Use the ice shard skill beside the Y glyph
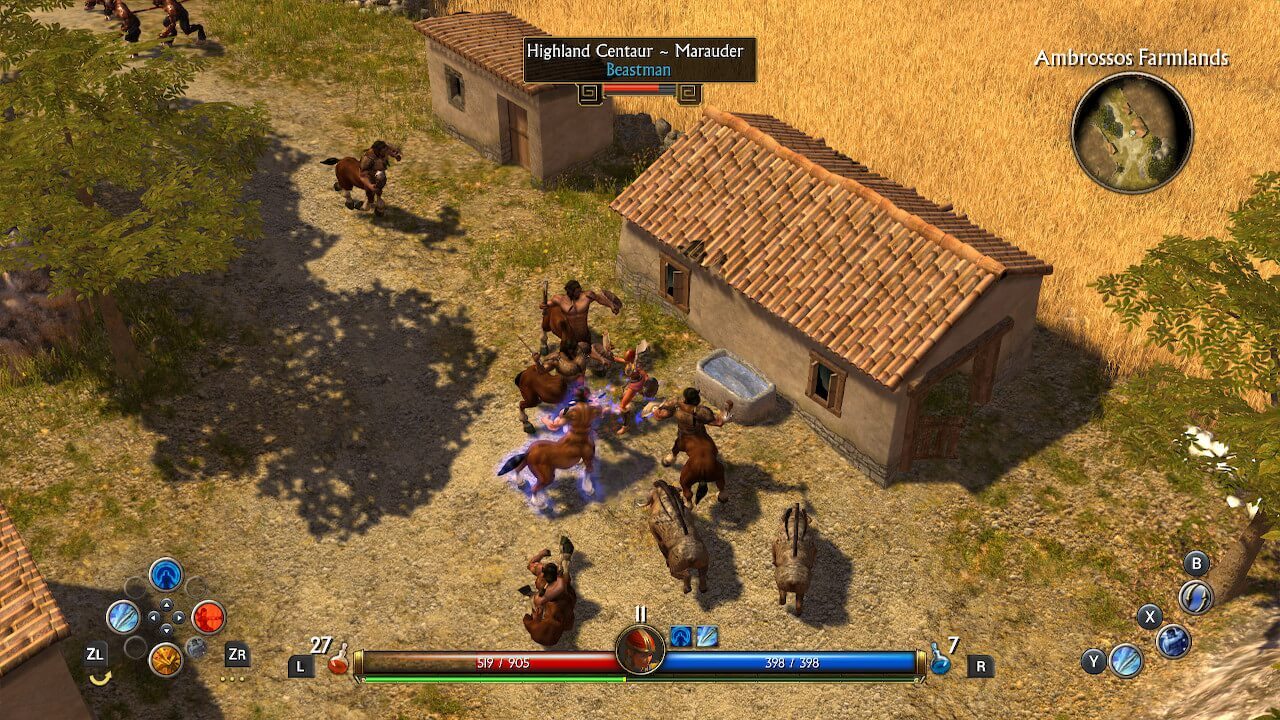Viewport: 1280px width, 720px height. (1126, 660)
